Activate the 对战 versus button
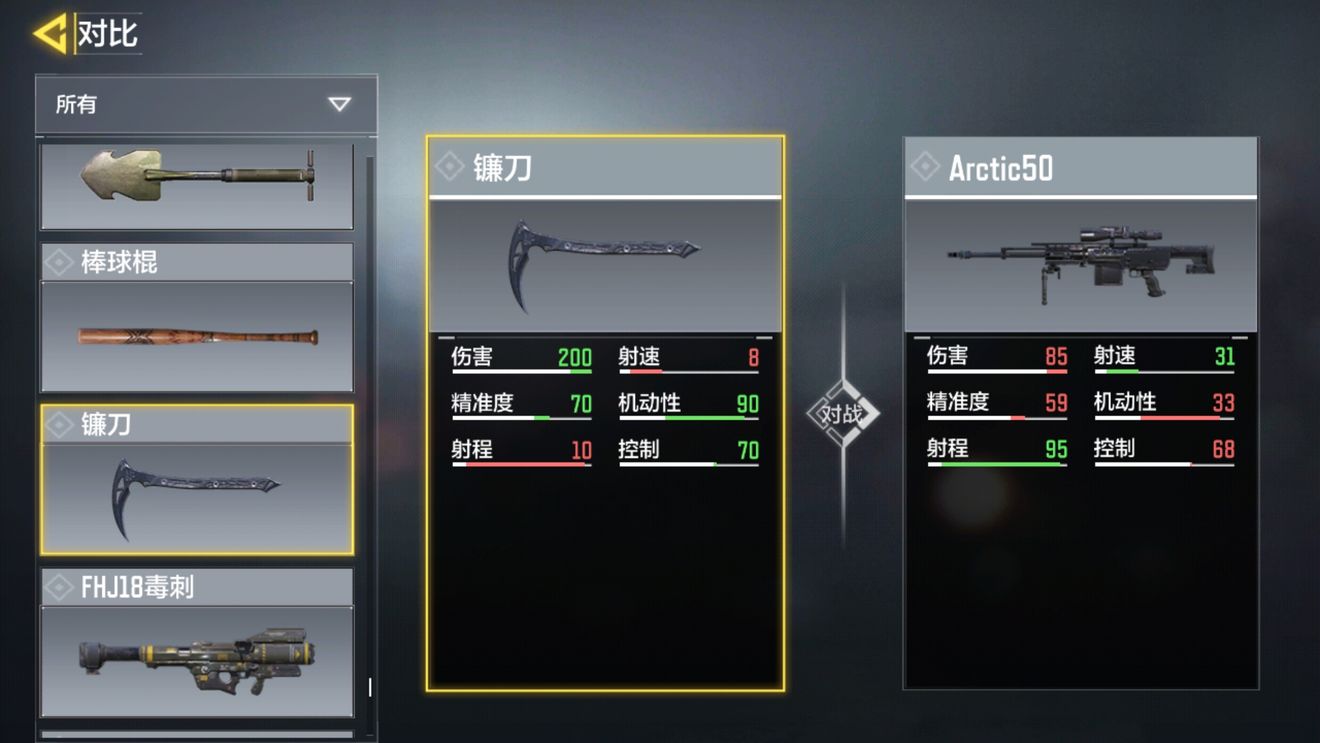This screenshot has width=1320, height=743. [842, 413]
